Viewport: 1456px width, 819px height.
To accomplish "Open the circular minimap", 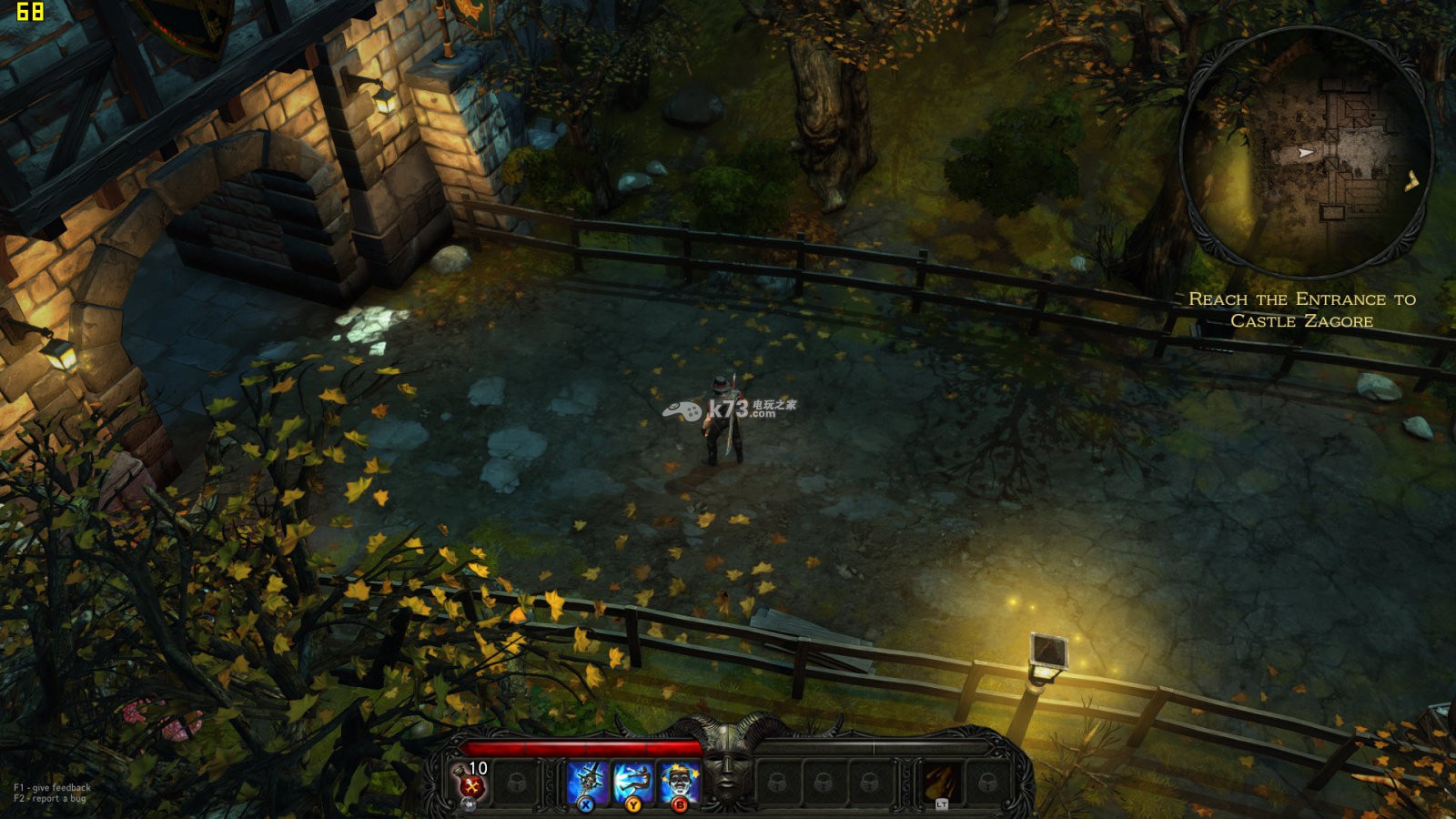I will (x=1307, y=152).
